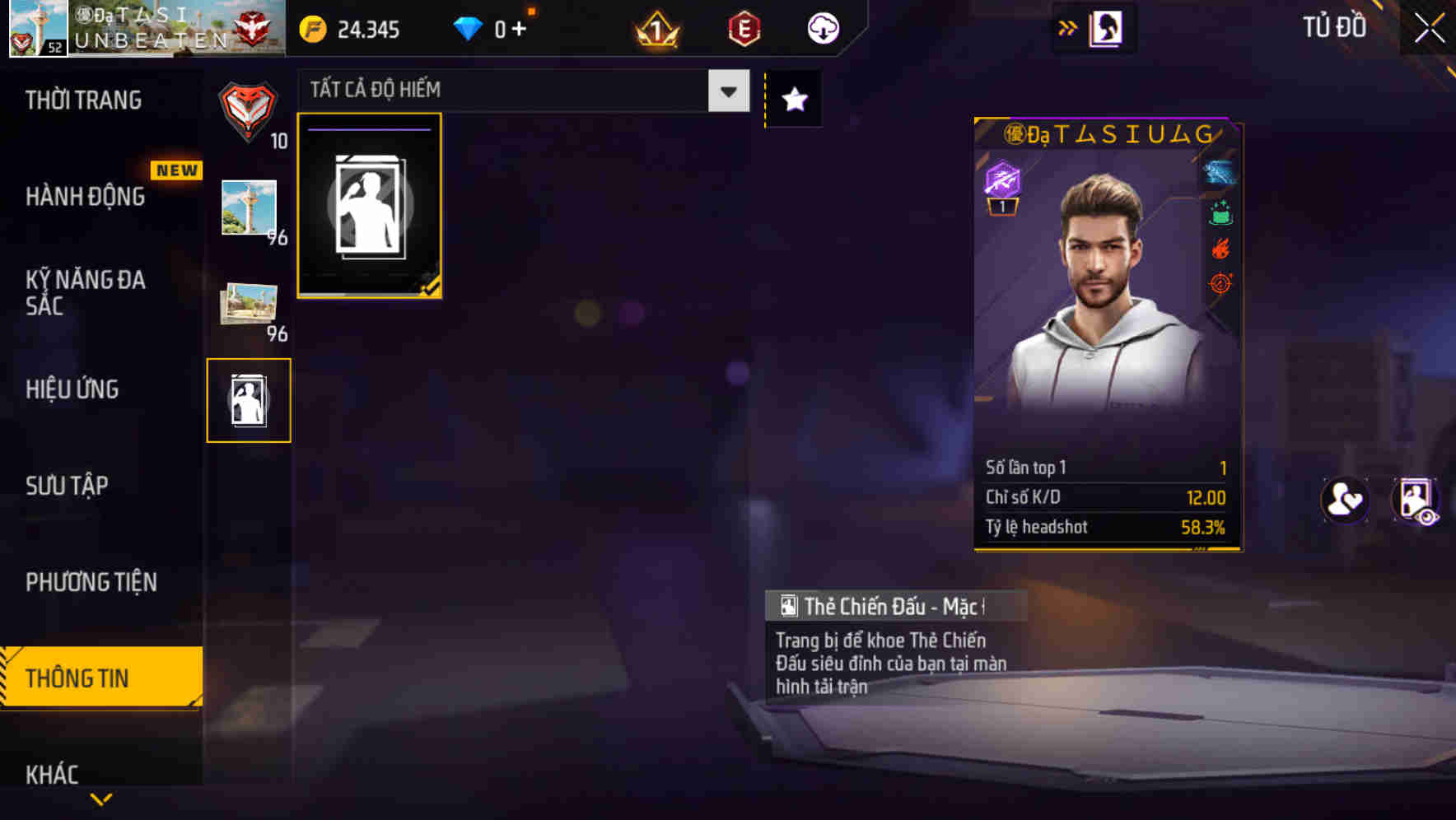Click the cloud download icon in the top bar
The image size is (1456, 820).
(x=821, y=27)
